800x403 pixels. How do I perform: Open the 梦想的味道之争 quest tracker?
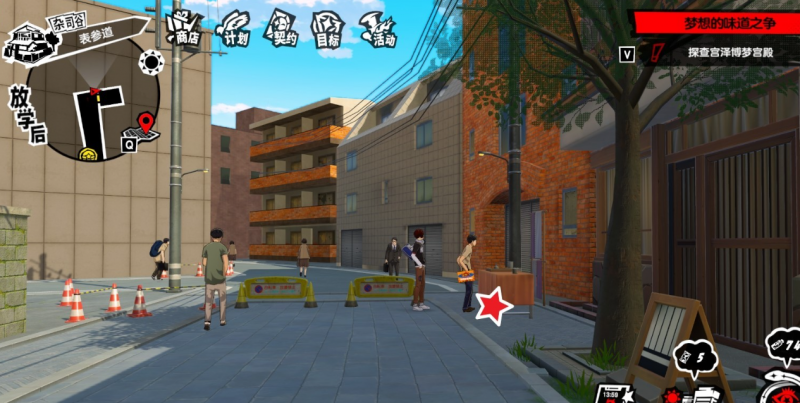coord(715,21)
